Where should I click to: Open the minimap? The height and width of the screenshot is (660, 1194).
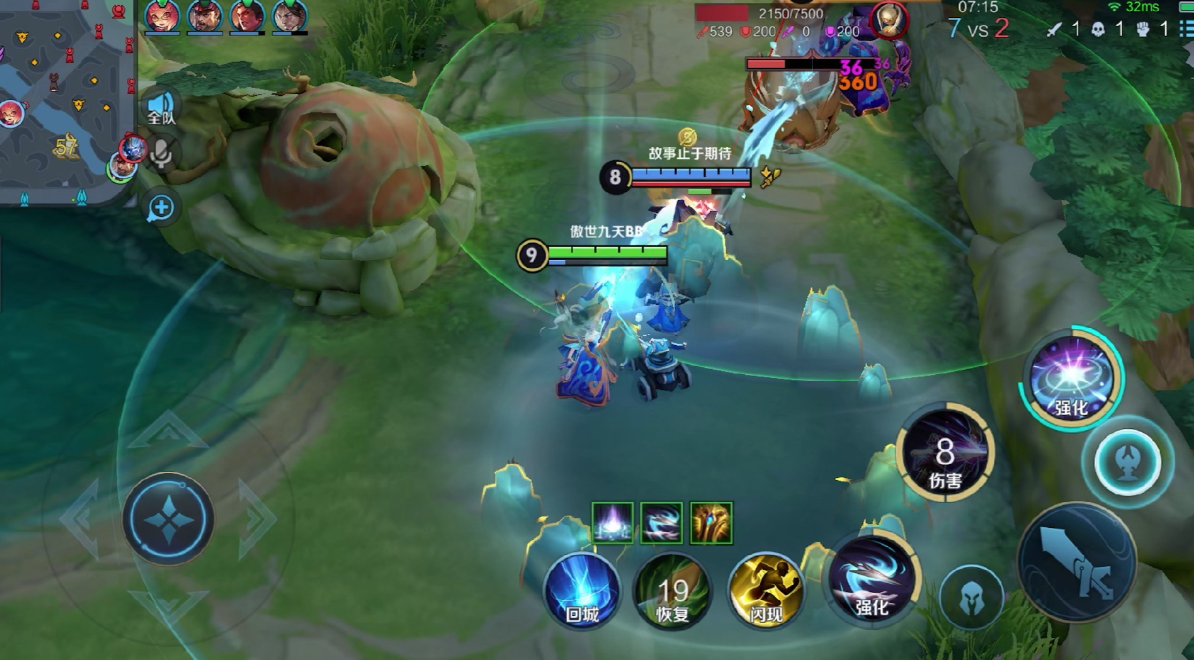click(x=66, y=100)
